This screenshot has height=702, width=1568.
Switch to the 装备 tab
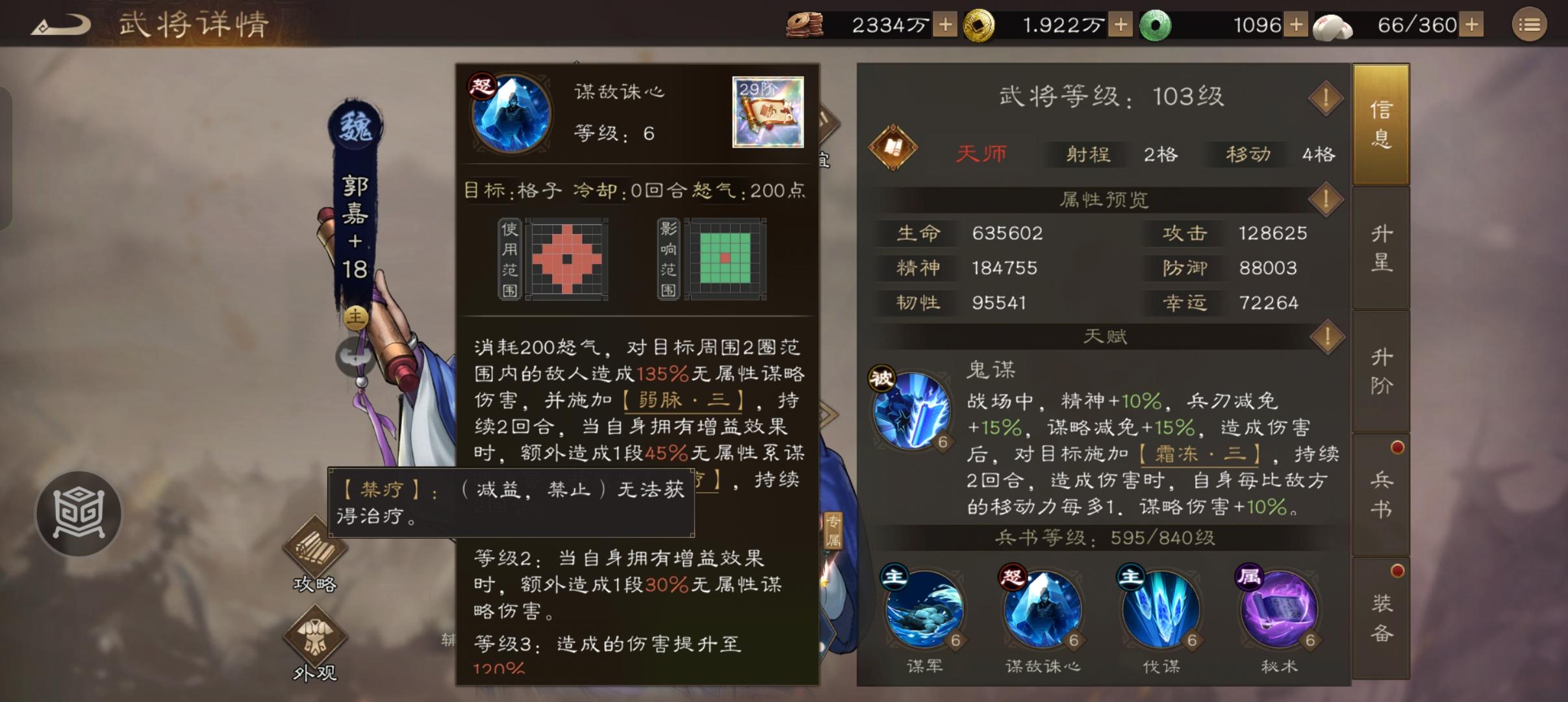tap(1381, 611)
